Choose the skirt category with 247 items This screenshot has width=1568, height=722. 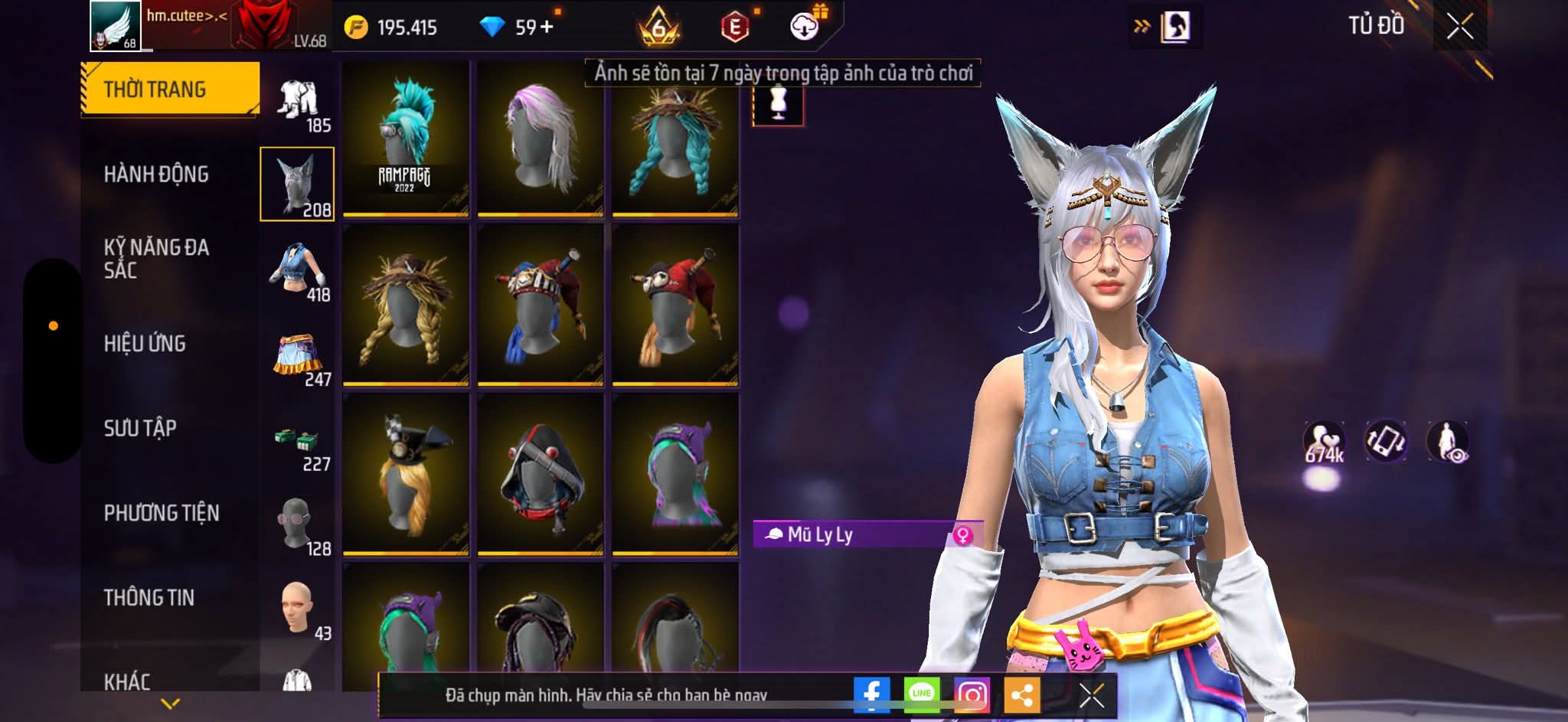pyautogui.click(x=299, y=357)
